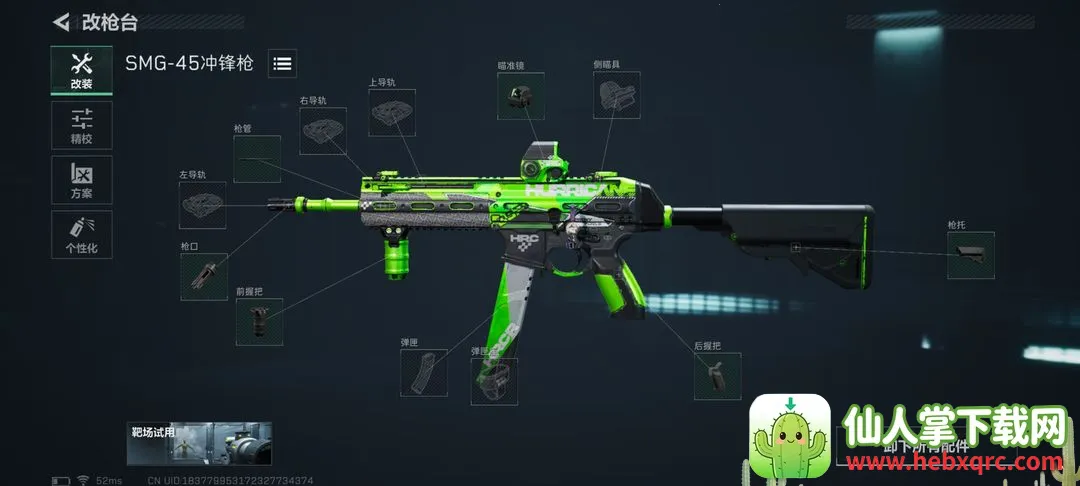Open the curved 弹匣 magazine slot
Viewport: 1080px width, 486px height.
pyautogui.click(x=424, y=372)
